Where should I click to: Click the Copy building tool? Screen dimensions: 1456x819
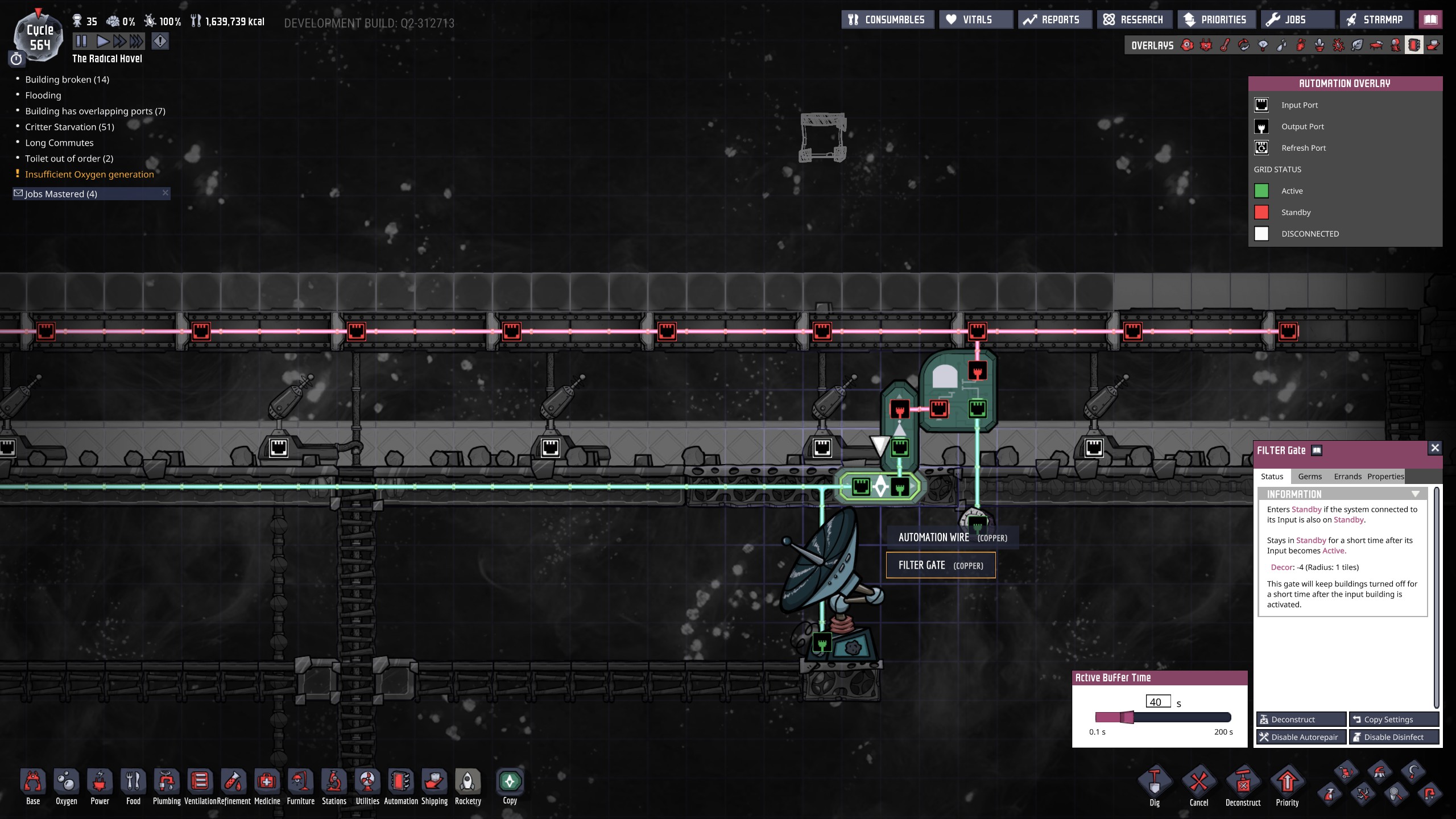point(510,784)
